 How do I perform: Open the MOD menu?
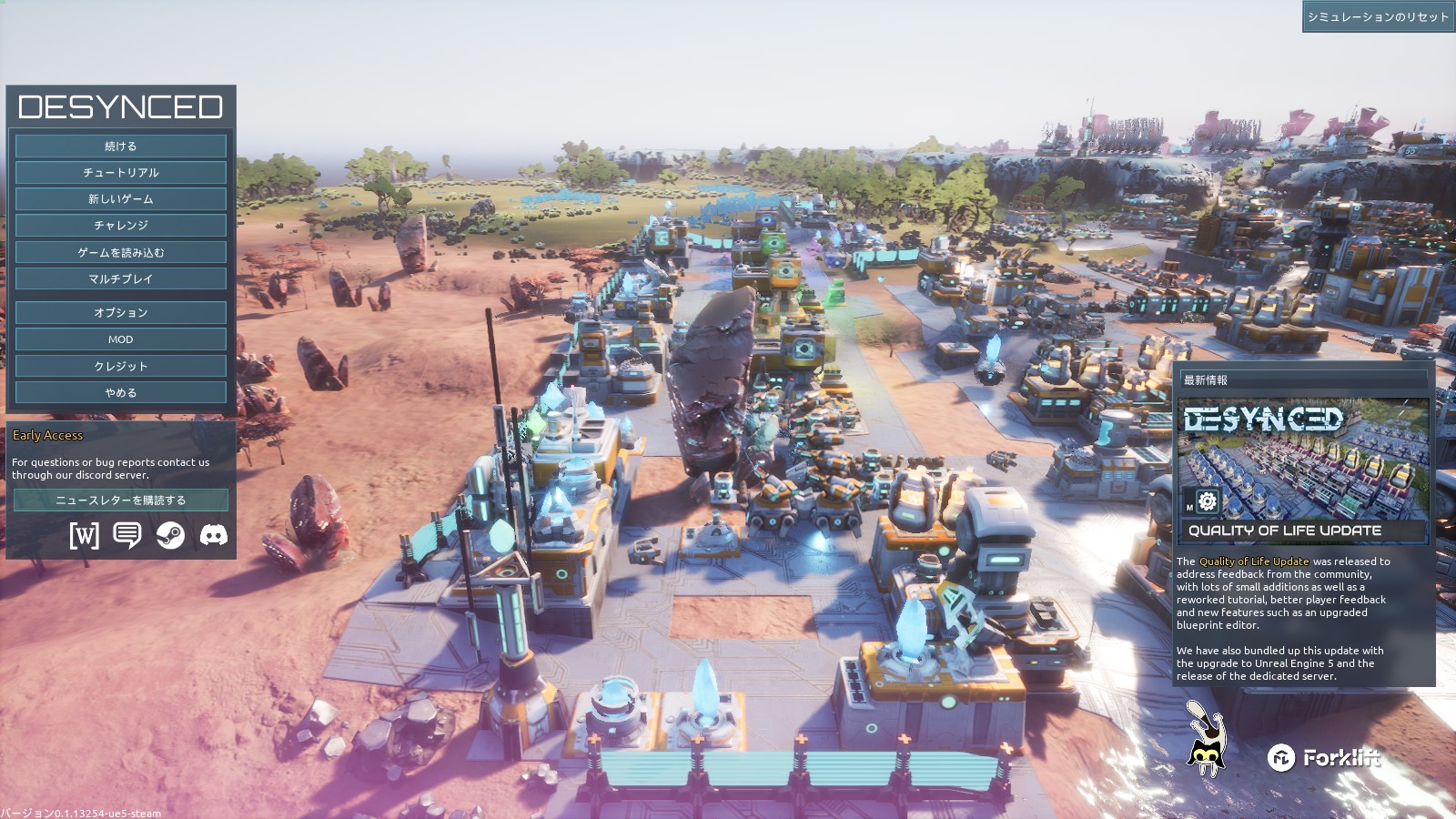(120, 339)
